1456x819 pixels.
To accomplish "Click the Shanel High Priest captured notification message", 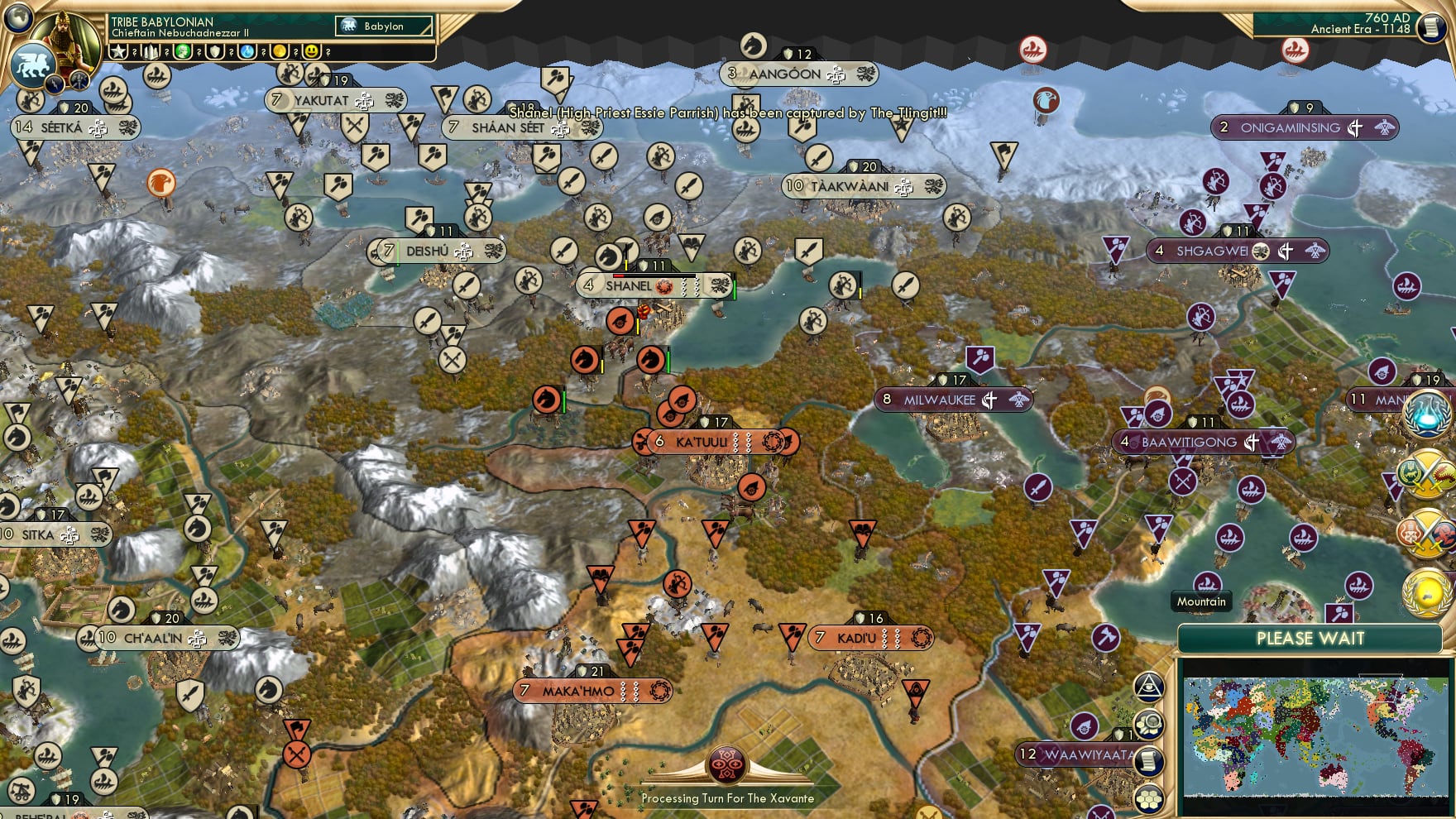I will click(x=728, y=116).
